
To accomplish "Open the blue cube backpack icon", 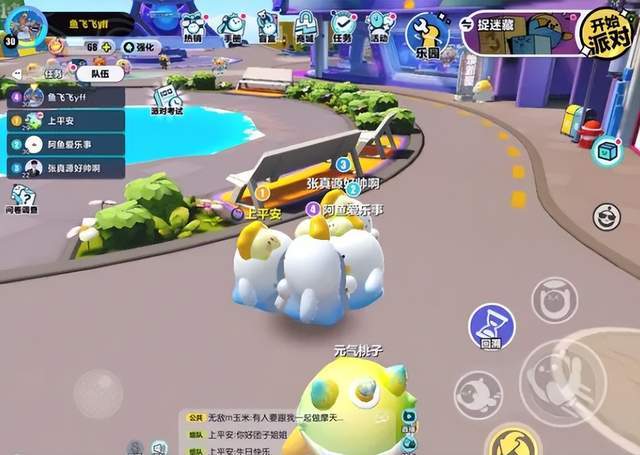I will pos(605,151).
